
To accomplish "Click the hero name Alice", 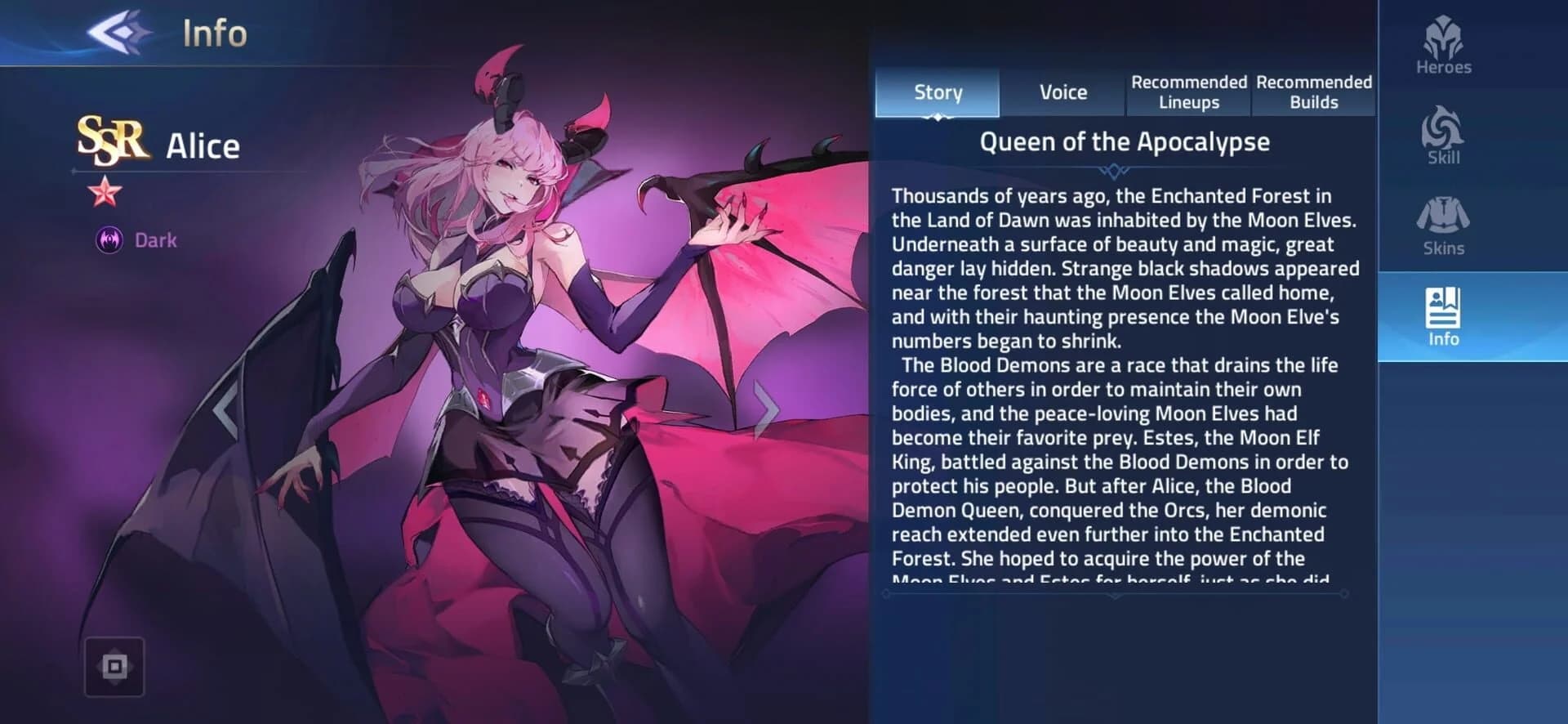I will point(203,145).
